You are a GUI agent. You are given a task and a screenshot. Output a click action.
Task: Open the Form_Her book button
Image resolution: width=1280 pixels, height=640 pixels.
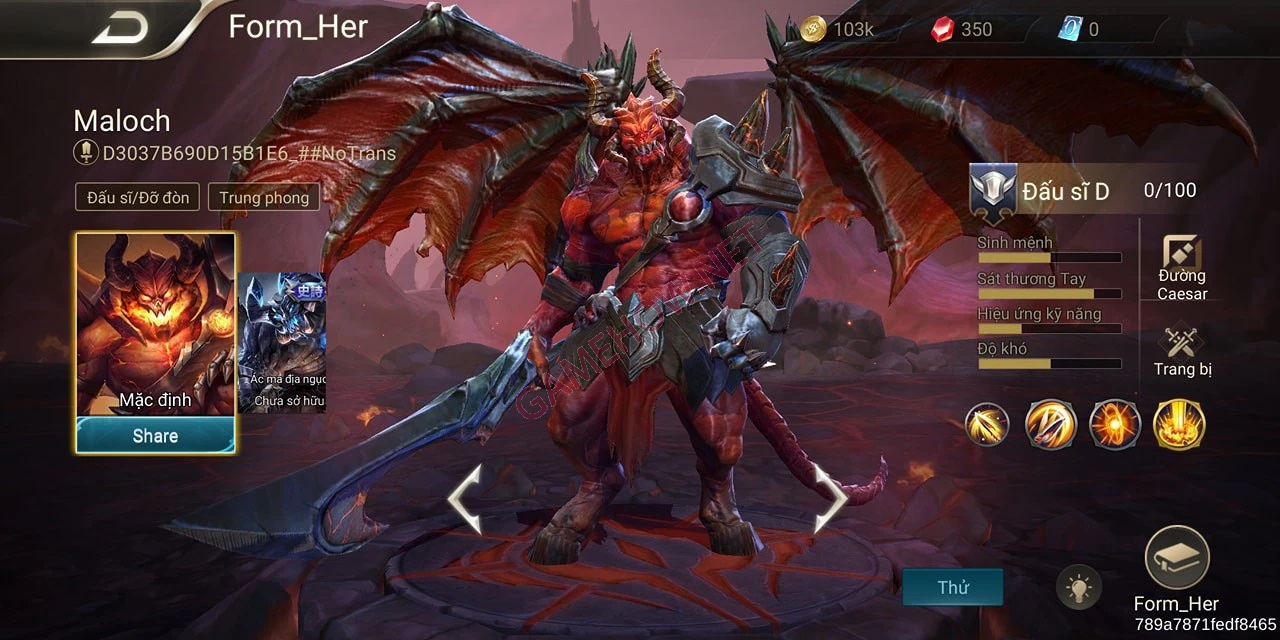pyautogui.click(x=1177, y=558)
